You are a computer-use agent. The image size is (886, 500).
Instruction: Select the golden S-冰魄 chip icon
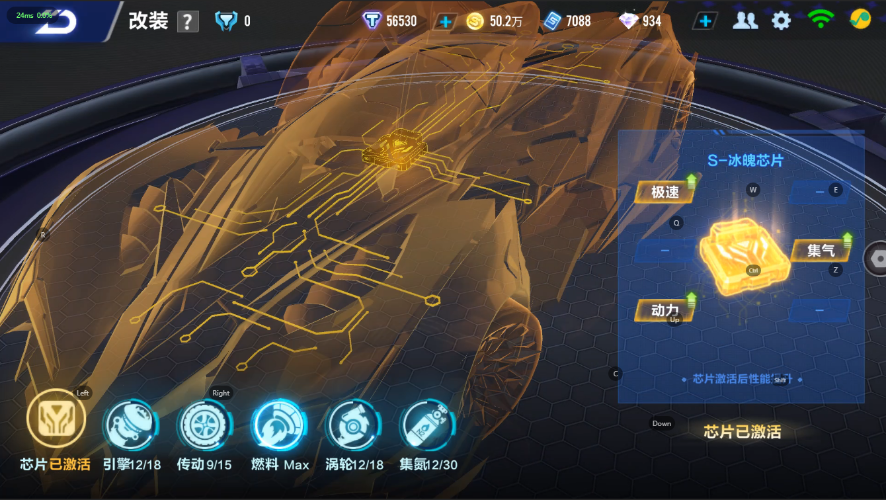[742, 256]
